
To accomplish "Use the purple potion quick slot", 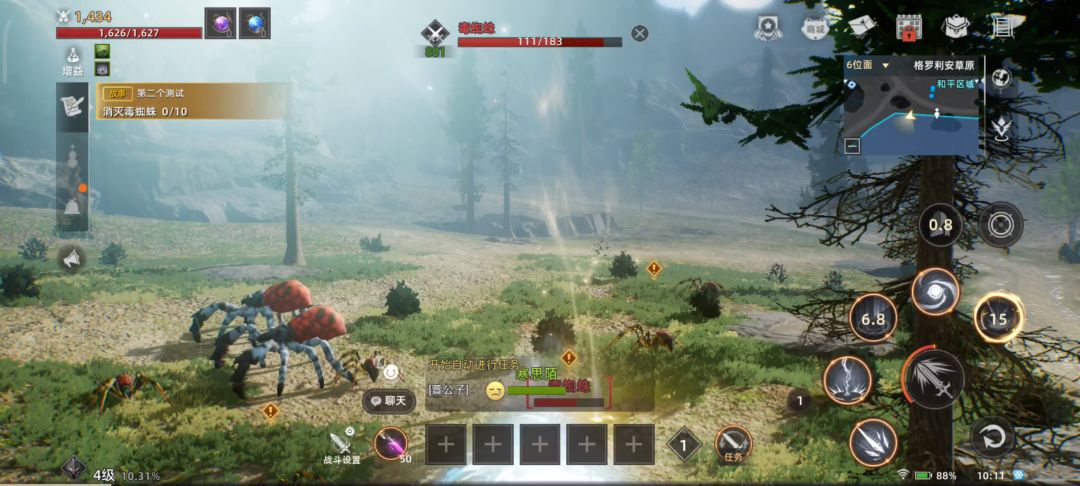I will click(x=391, y=443).
